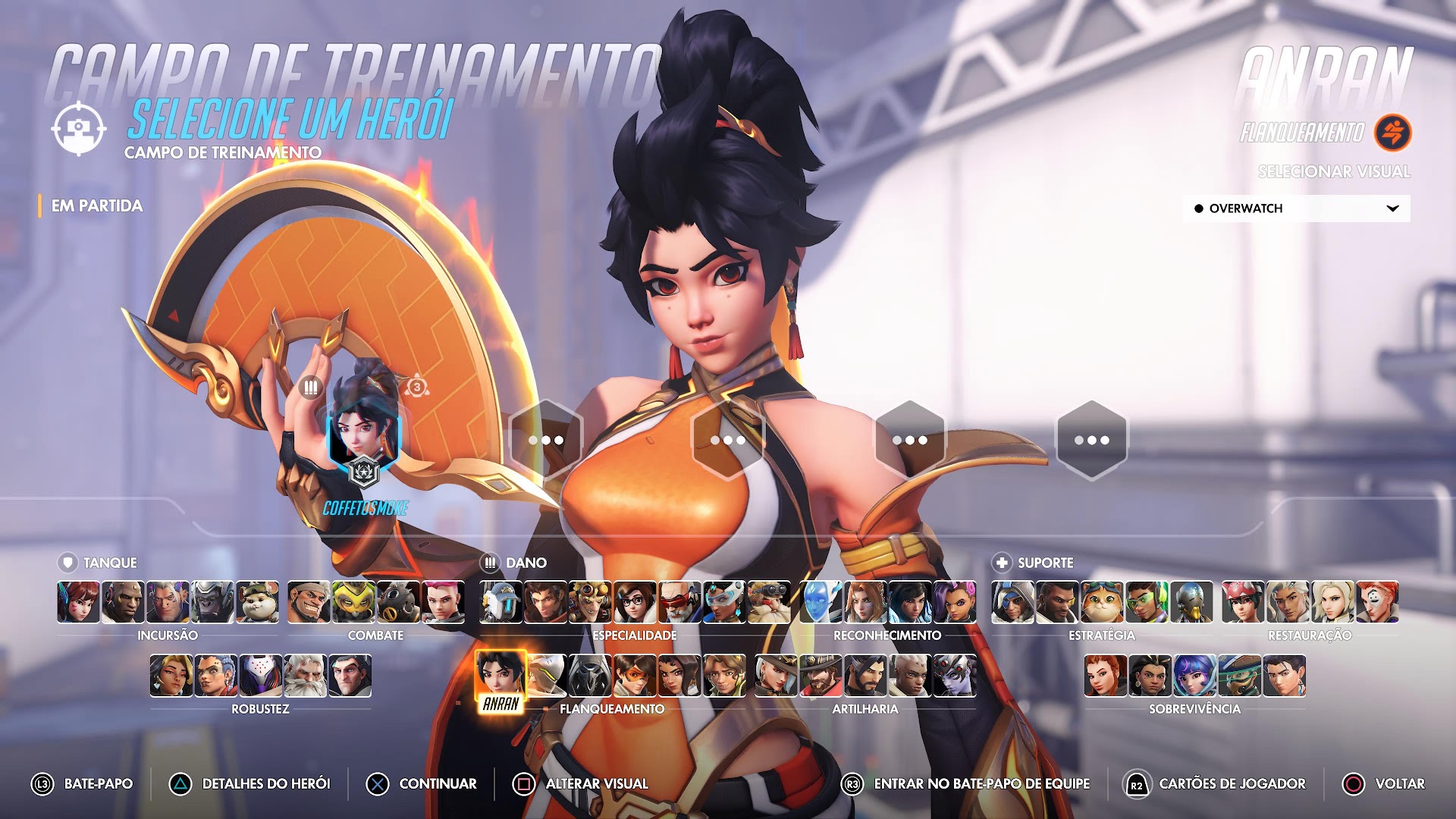Pick Lúcio with green visor

pos(1147,602)
